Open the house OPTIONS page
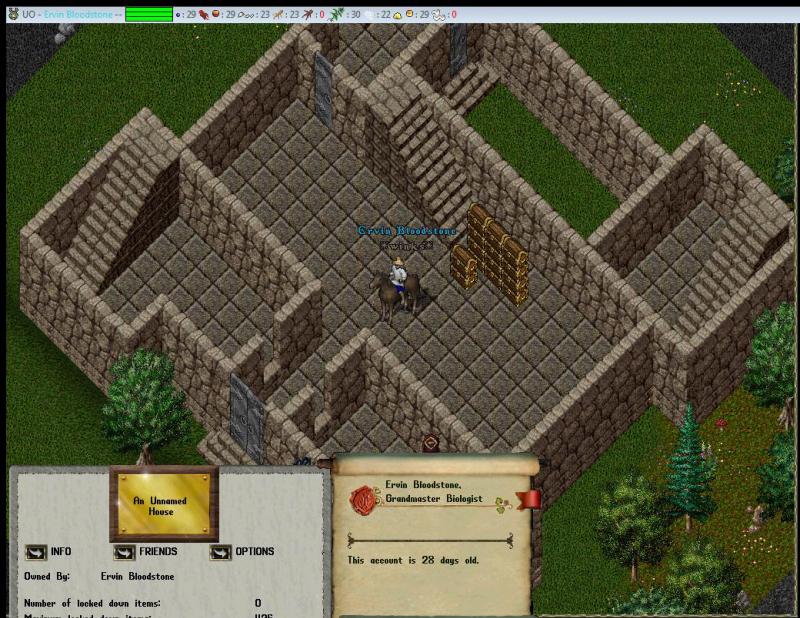 pyautogui.click(x=220, y=551)
